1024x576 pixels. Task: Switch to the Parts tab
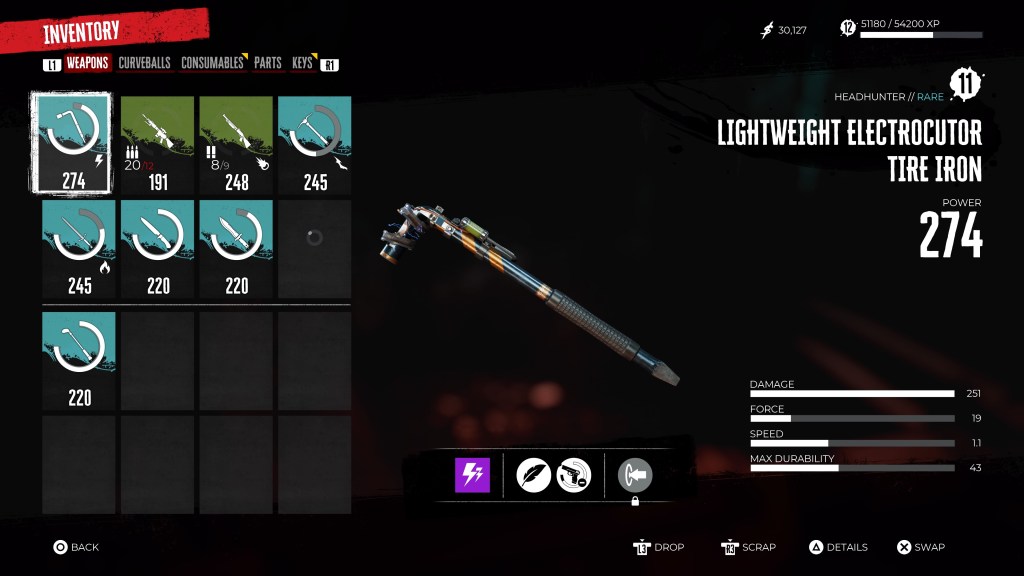267,63
